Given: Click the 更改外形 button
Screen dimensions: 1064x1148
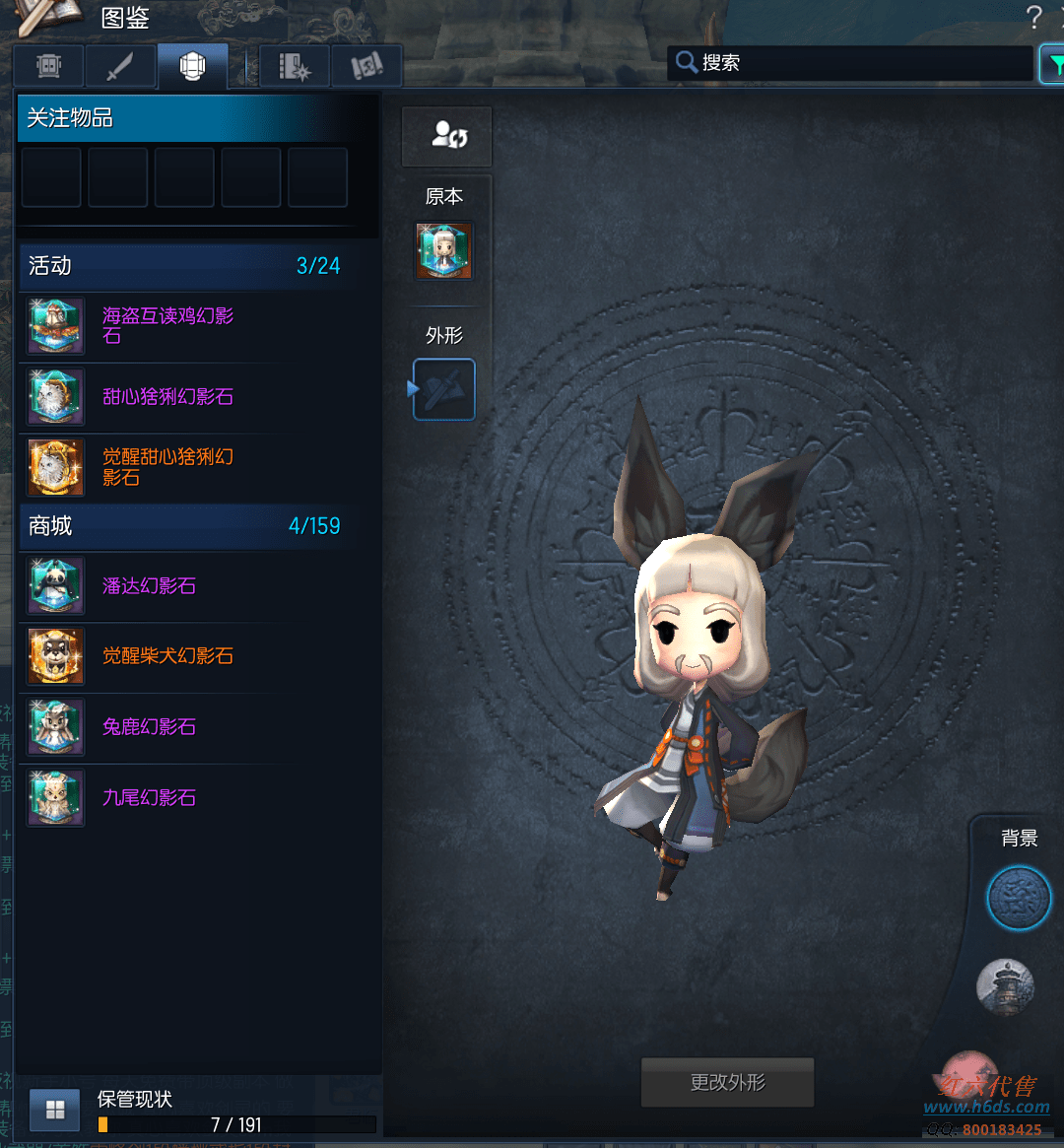Looking at the screenshot, I should pyautogui.click(x=727, y=1083).
